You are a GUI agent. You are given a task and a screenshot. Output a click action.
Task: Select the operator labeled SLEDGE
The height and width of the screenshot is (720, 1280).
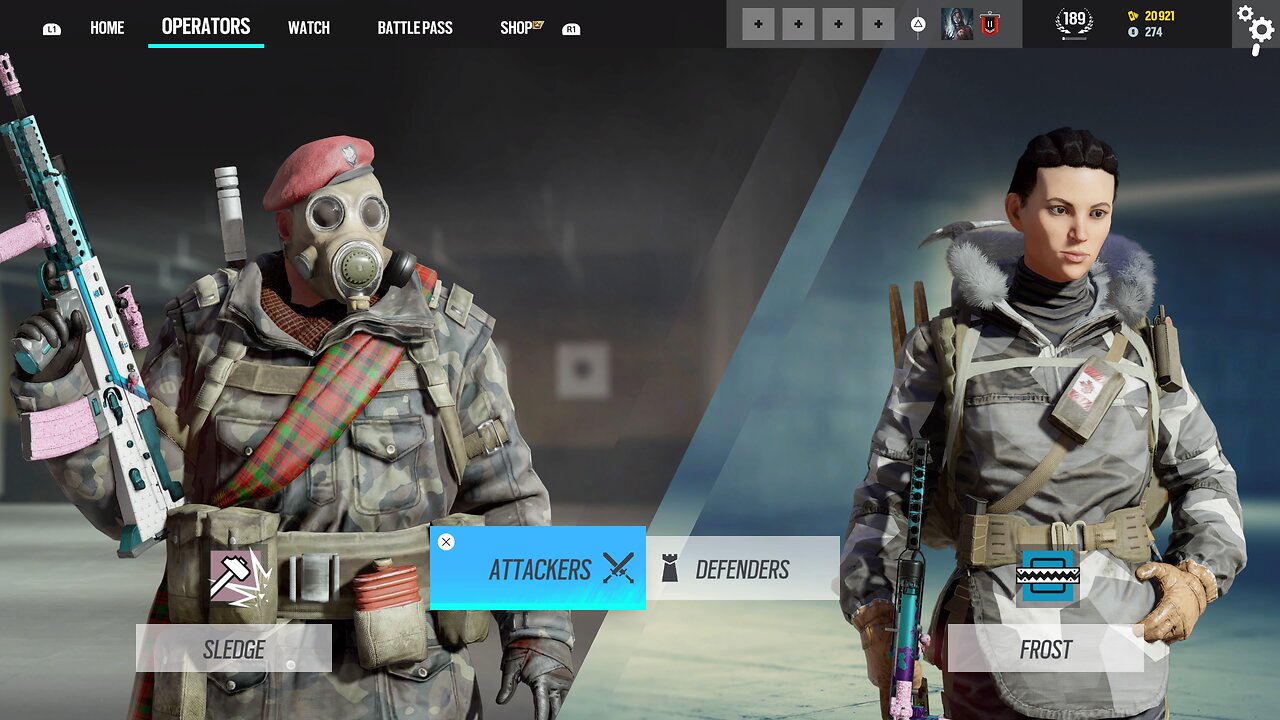234,648
